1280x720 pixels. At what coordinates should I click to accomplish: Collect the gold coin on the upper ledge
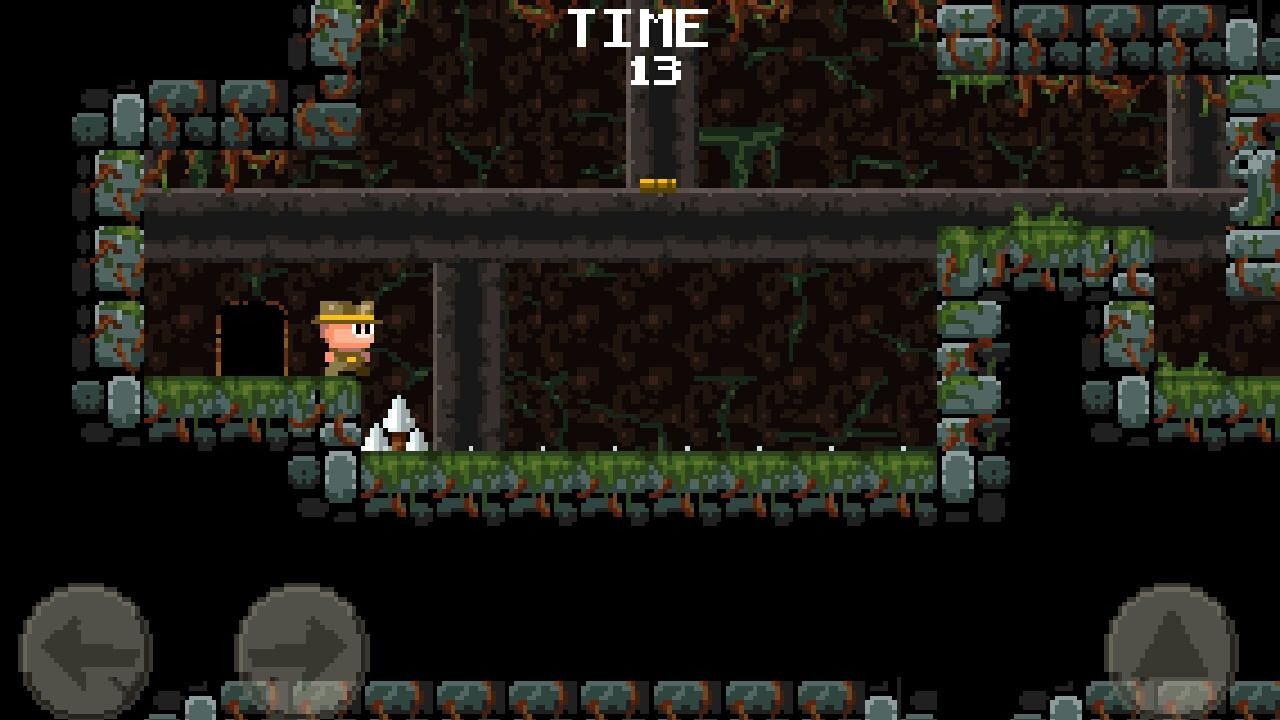[659, 185]
